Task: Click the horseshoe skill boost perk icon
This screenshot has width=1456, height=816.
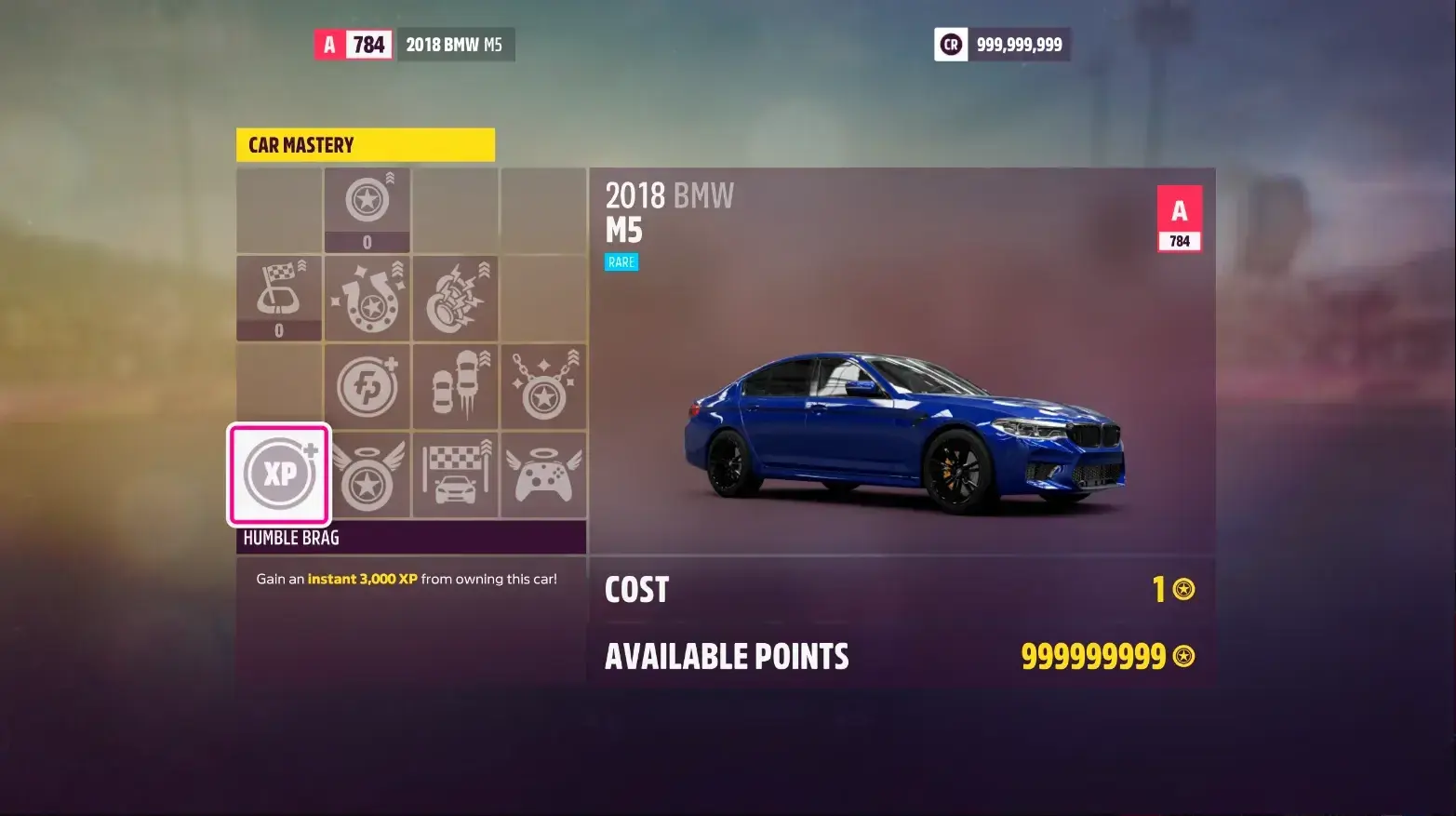Action: [367, 298]
